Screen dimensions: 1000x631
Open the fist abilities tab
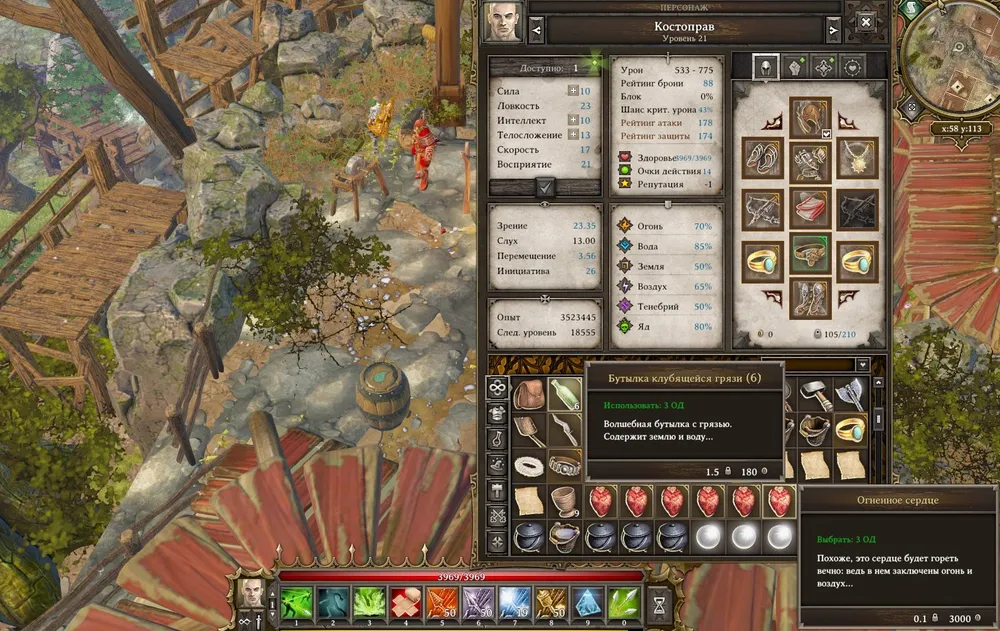(x=794, y=67)
